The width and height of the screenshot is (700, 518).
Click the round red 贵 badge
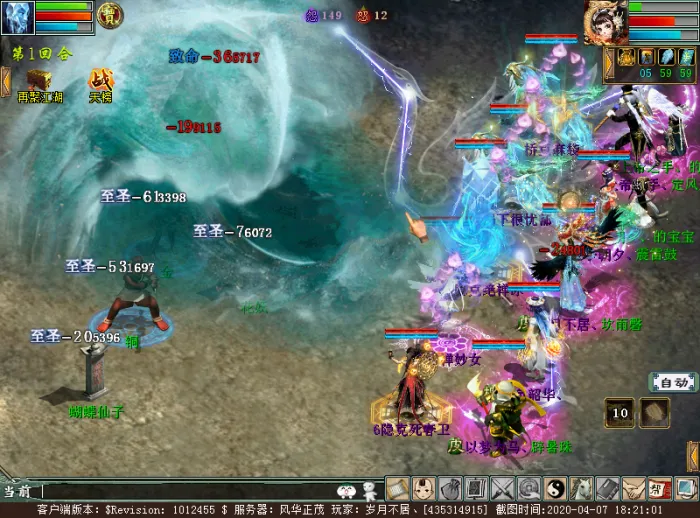point(110,14)
